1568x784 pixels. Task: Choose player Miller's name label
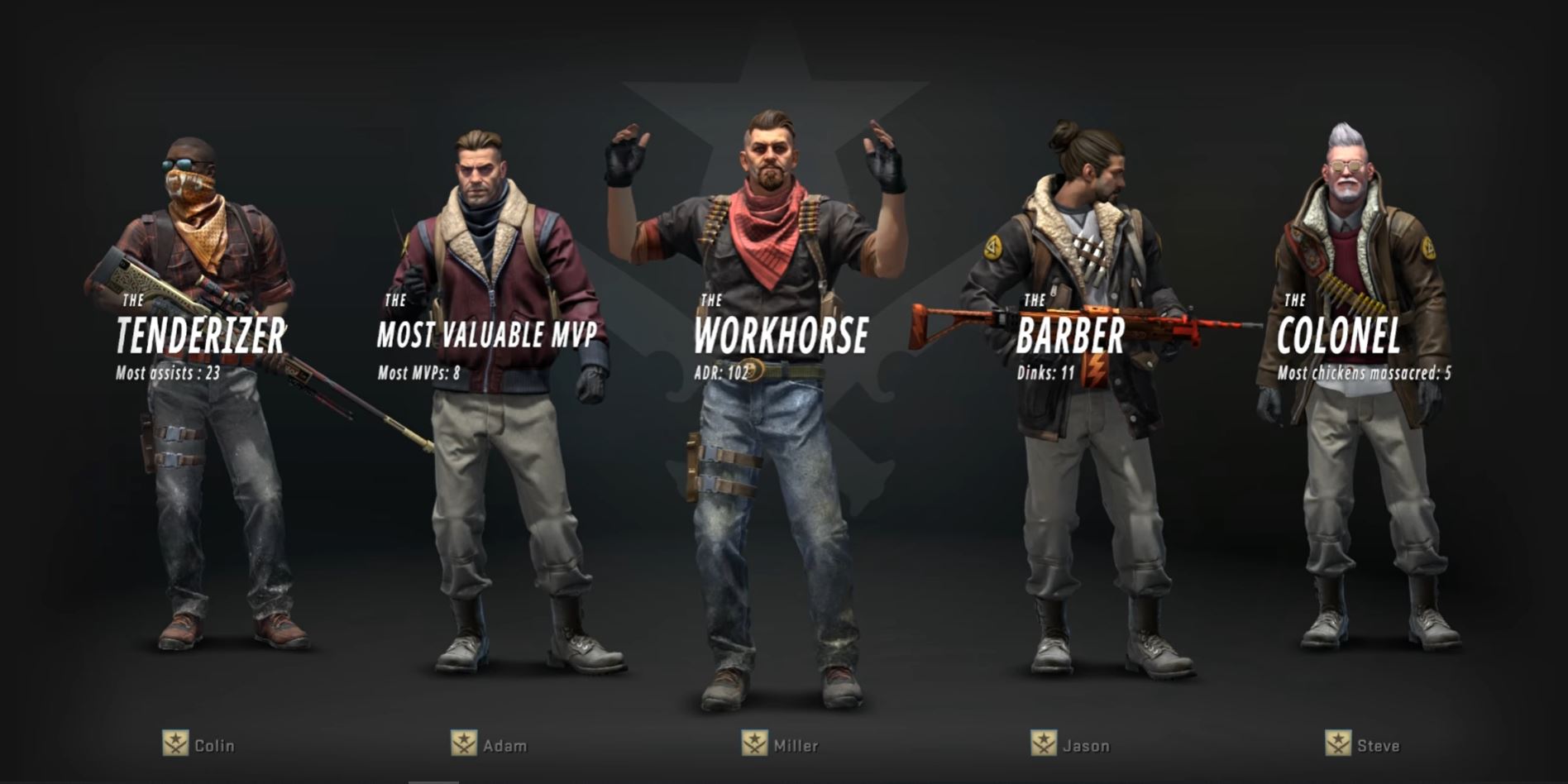[796, 745]
